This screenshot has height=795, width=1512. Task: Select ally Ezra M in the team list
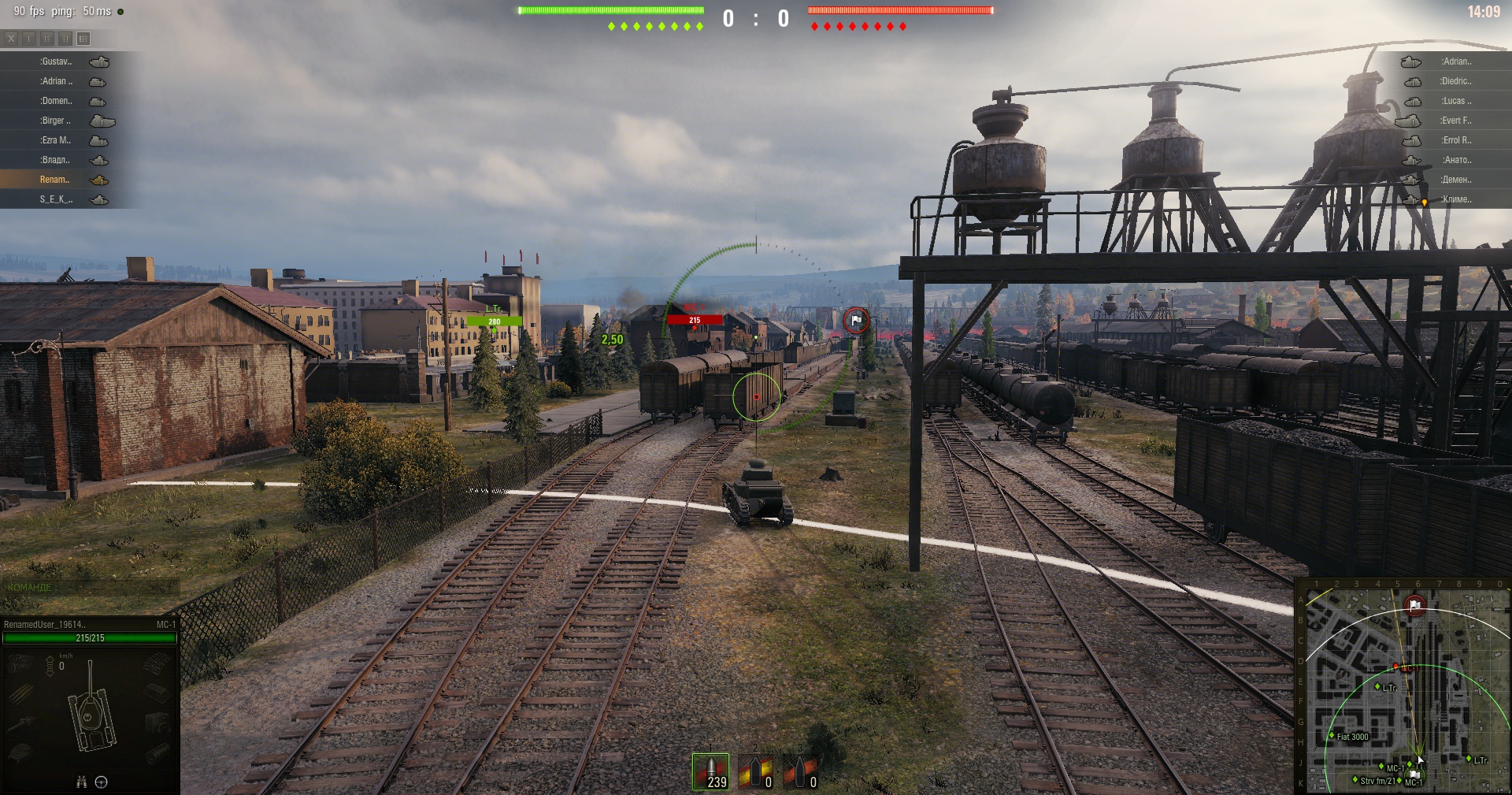pos(57,140)
